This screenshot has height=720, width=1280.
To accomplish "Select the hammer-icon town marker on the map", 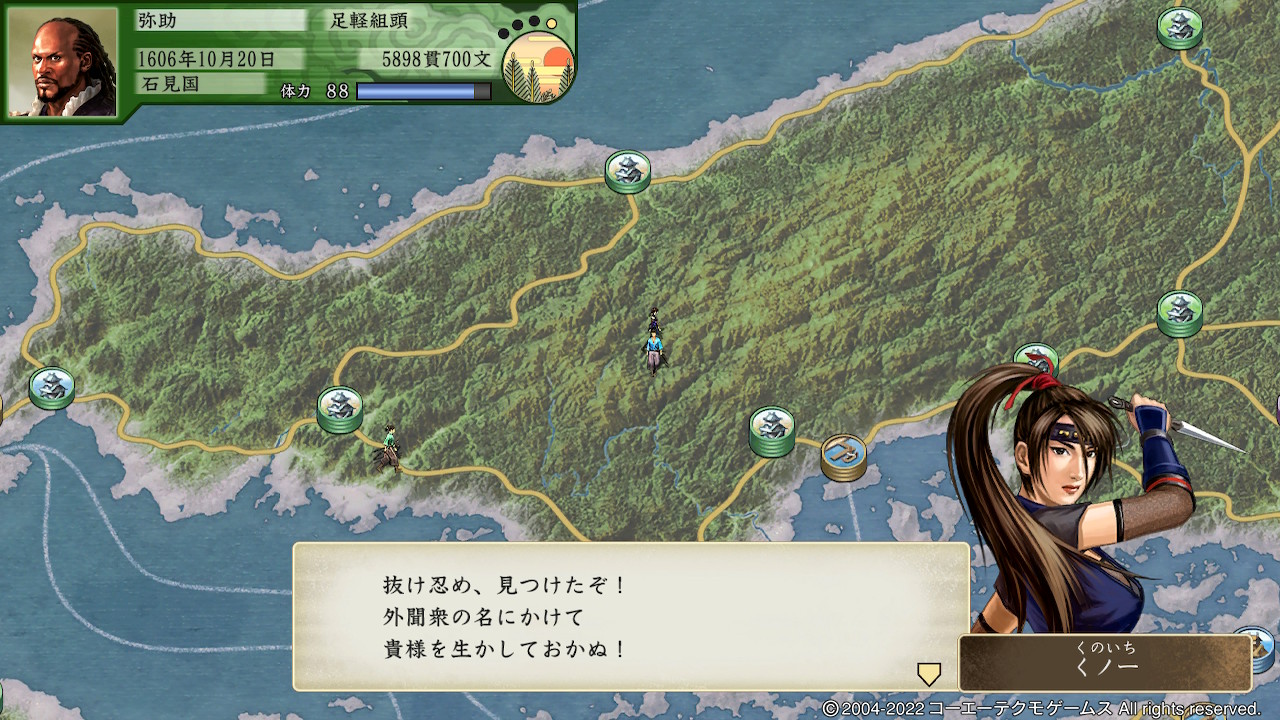I will click(x=844, y=456).
